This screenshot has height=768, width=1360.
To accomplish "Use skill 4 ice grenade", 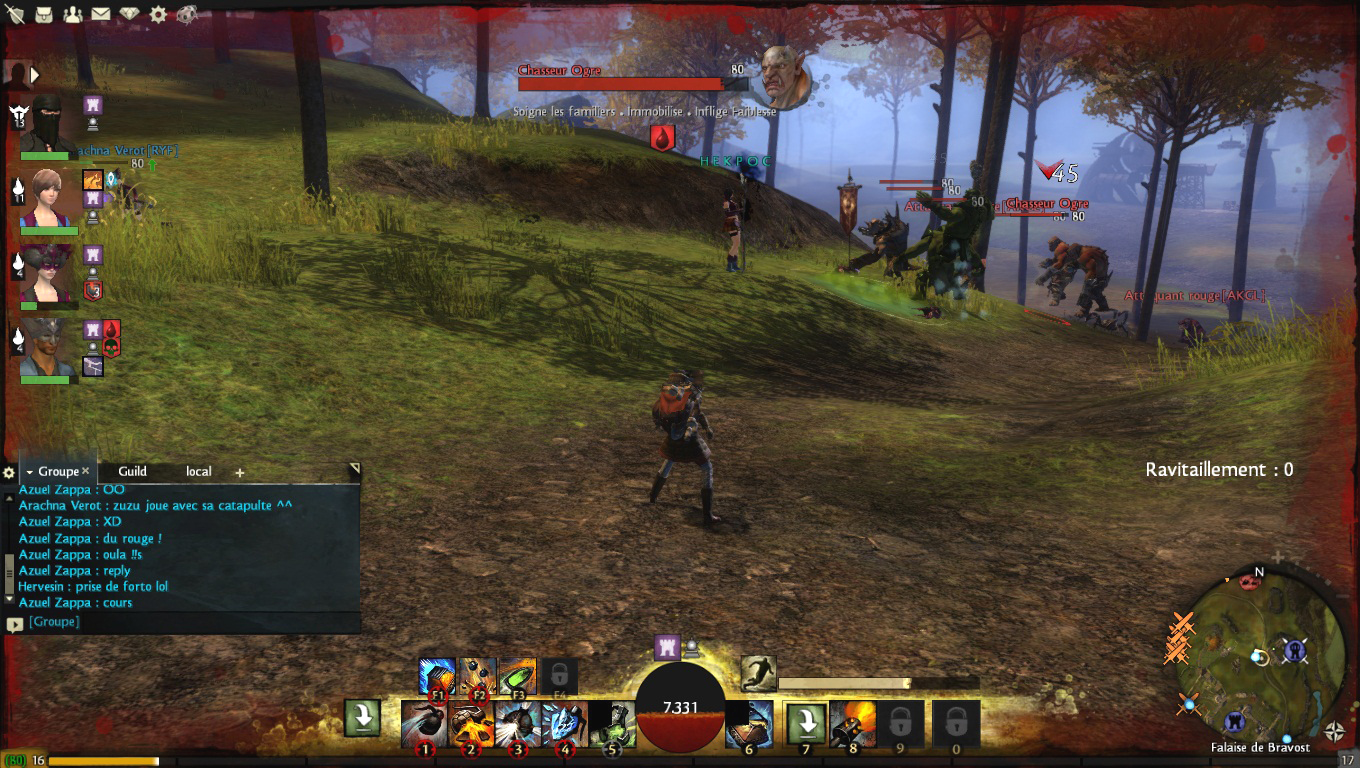I will (x=564, y=722).
